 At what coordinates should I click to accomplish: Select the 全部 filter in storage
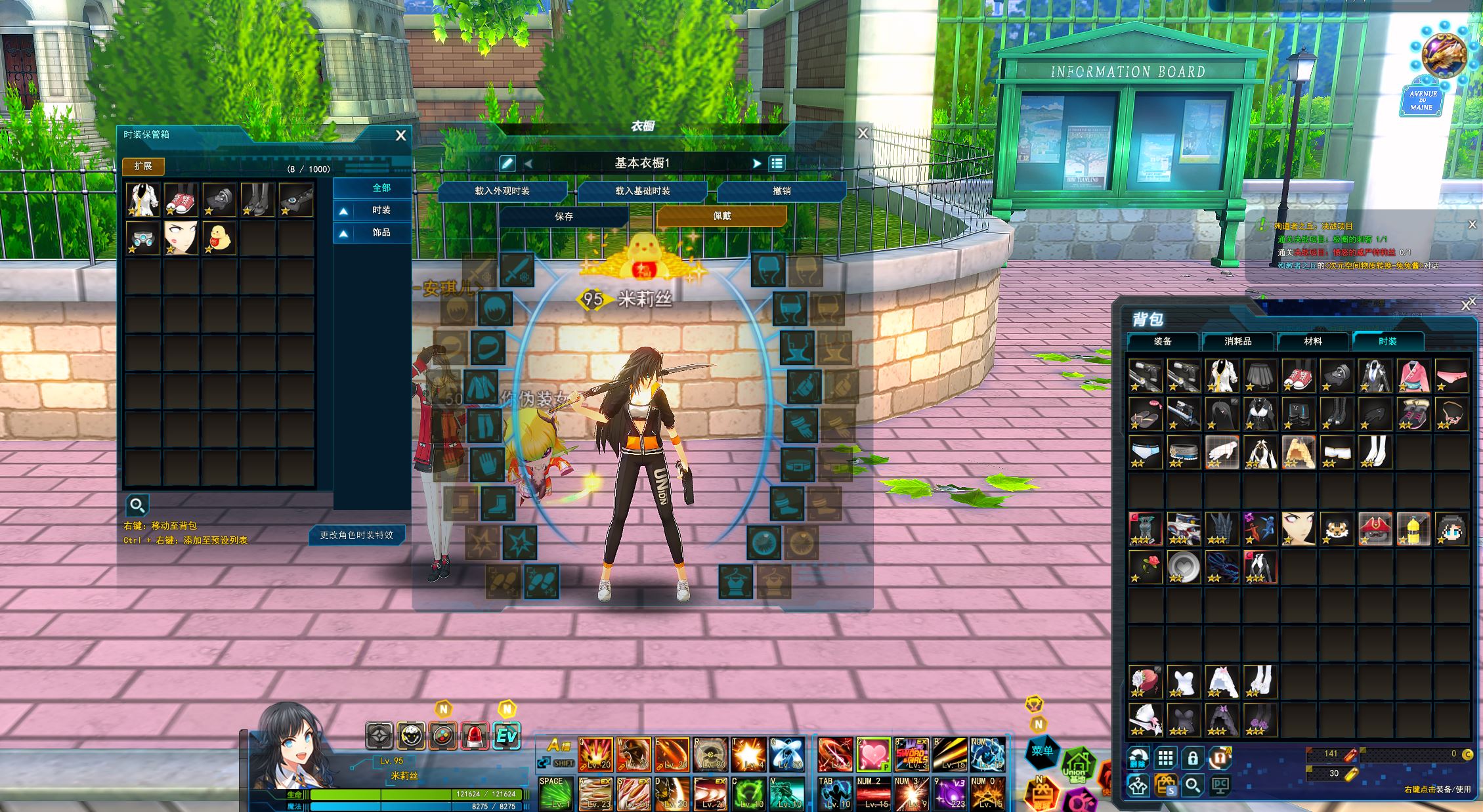(381, 188)
